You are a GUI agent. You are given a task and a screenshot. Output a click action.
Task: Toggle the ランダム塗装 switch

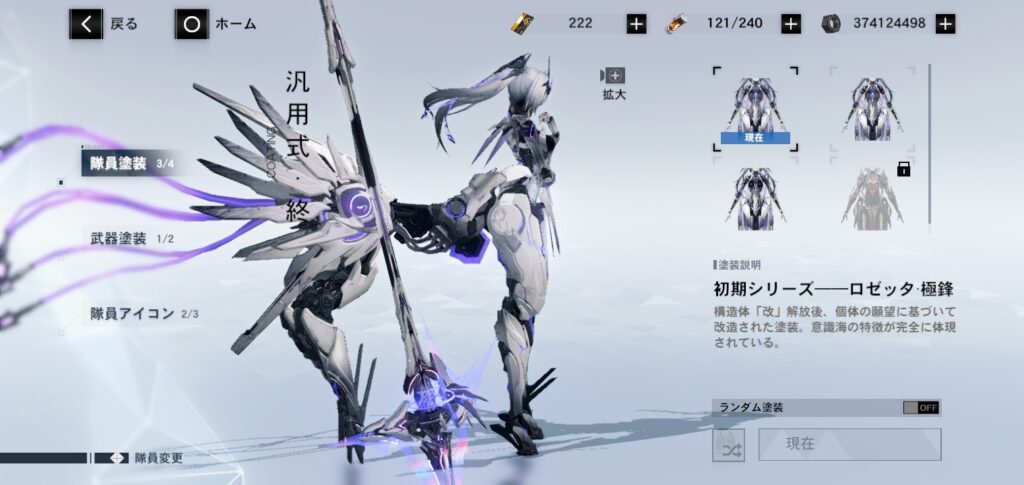pyautogui.click(x=920, y=408)
